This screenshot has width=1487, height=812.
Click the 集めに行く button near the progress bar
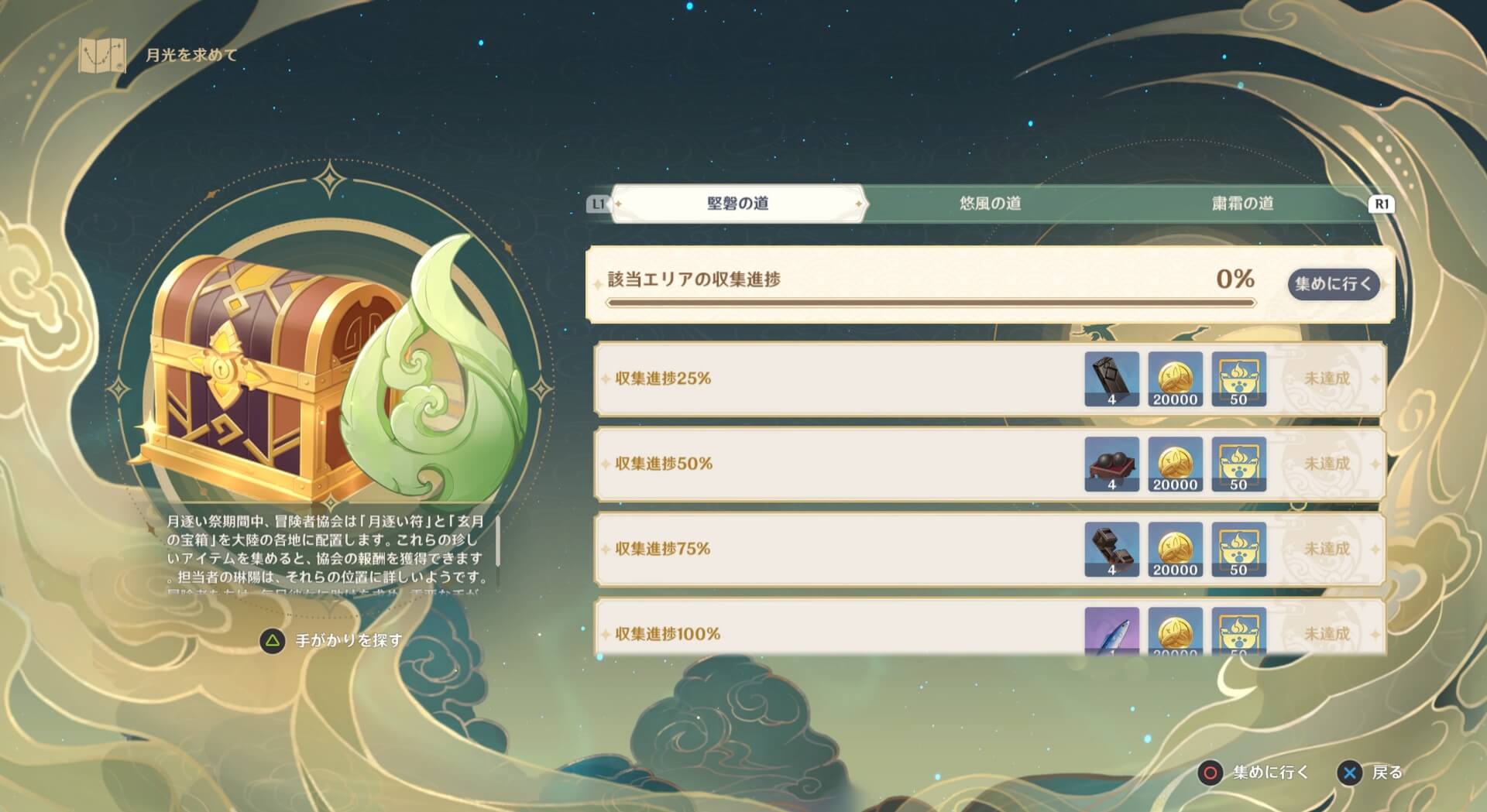pyautogui.click(x=1333, y=284)
